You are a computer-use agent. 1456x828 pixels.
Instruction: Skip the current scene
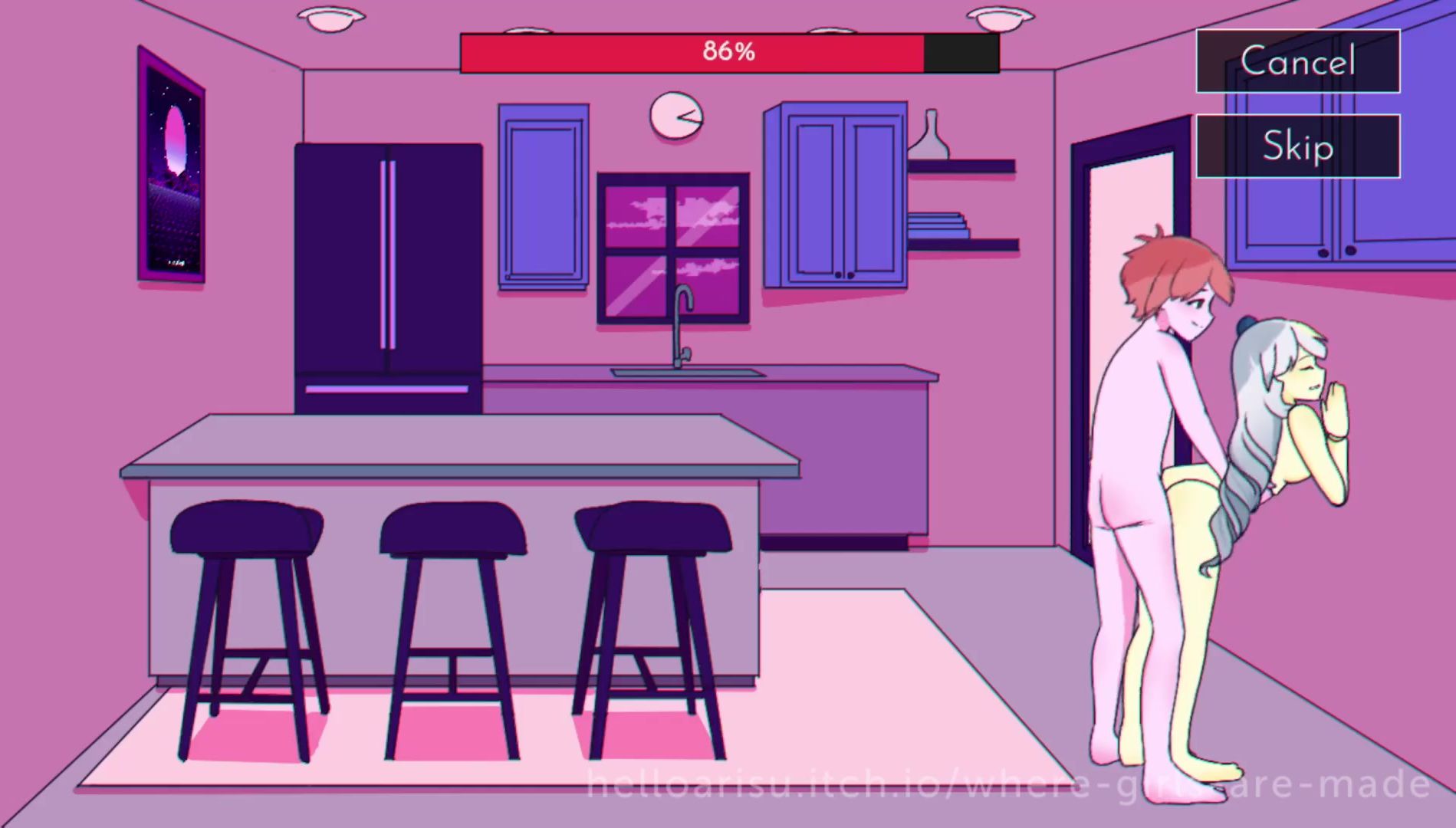pos(1297,146)
